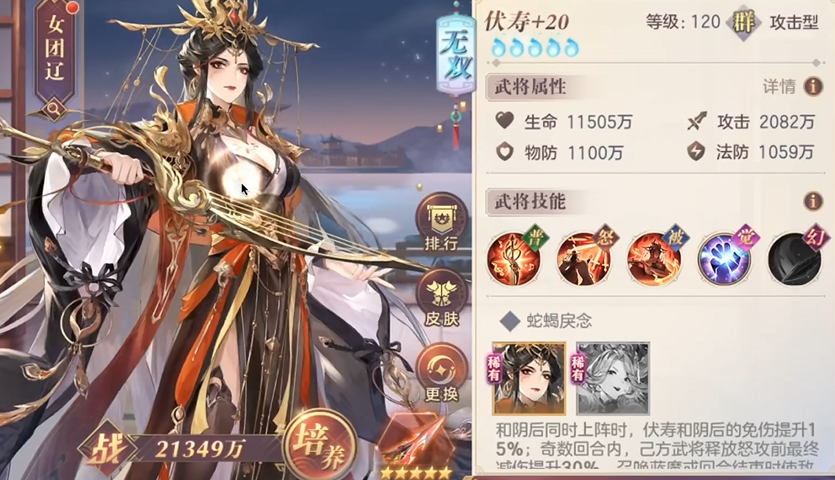Tap the 更换 swap hero button
This screenshot has width=835, height=480.
click(x=441, y=371)
